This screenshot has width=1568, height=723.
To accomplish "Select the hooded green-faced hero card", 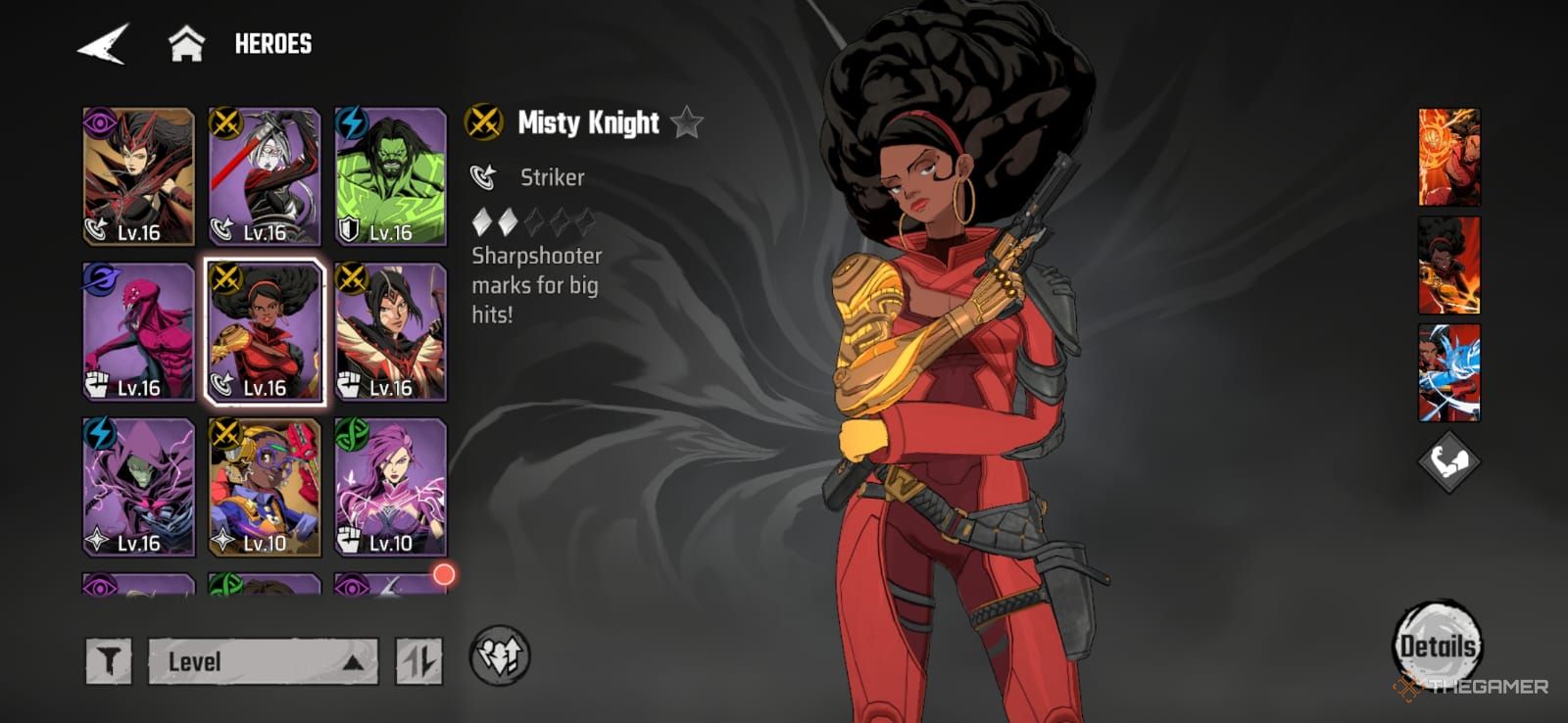I will tap(138, 487).
